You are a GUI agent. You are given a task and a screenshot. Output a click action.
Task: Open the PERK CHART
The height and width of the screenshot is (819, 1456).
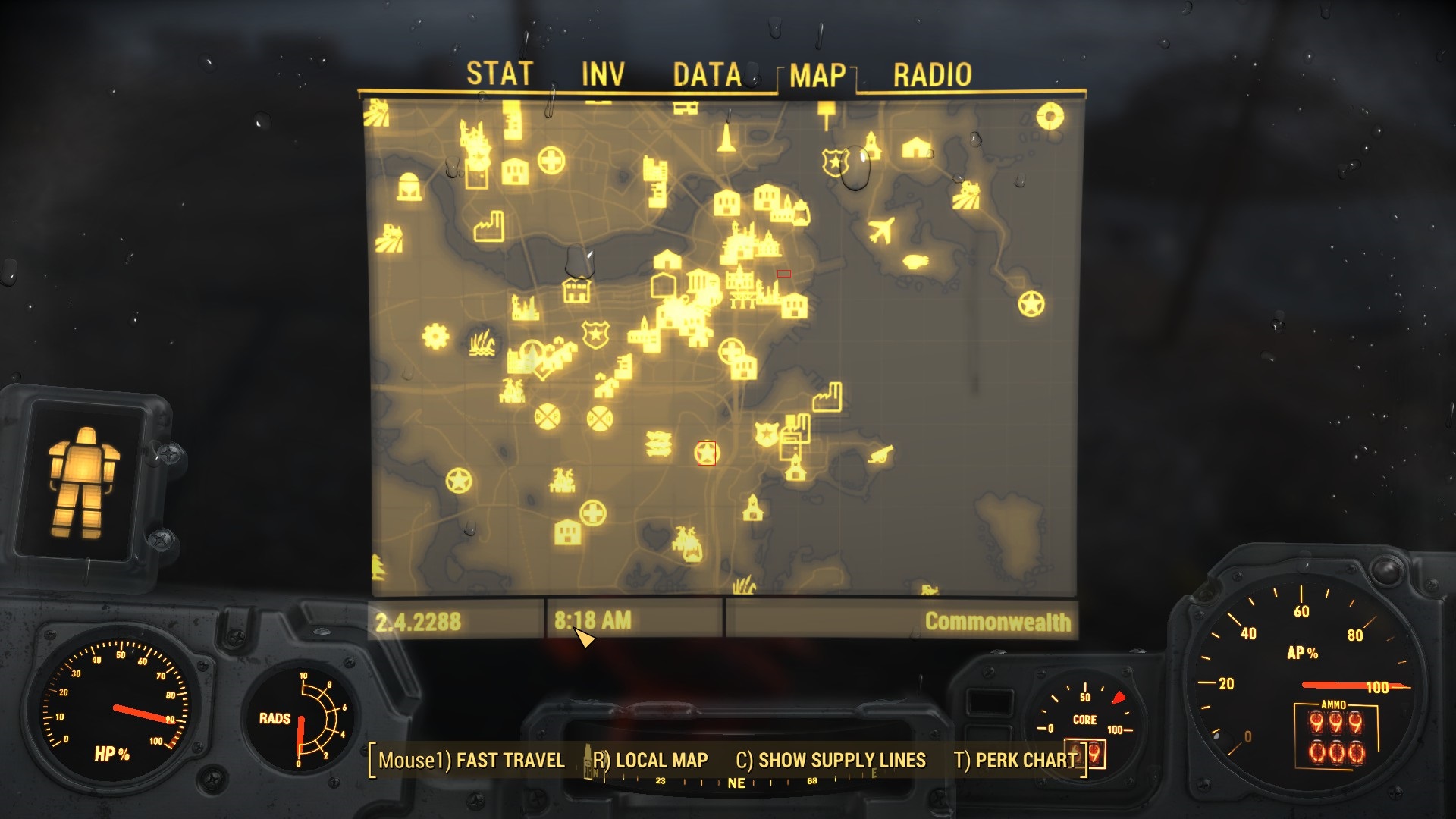point(1015,760)
